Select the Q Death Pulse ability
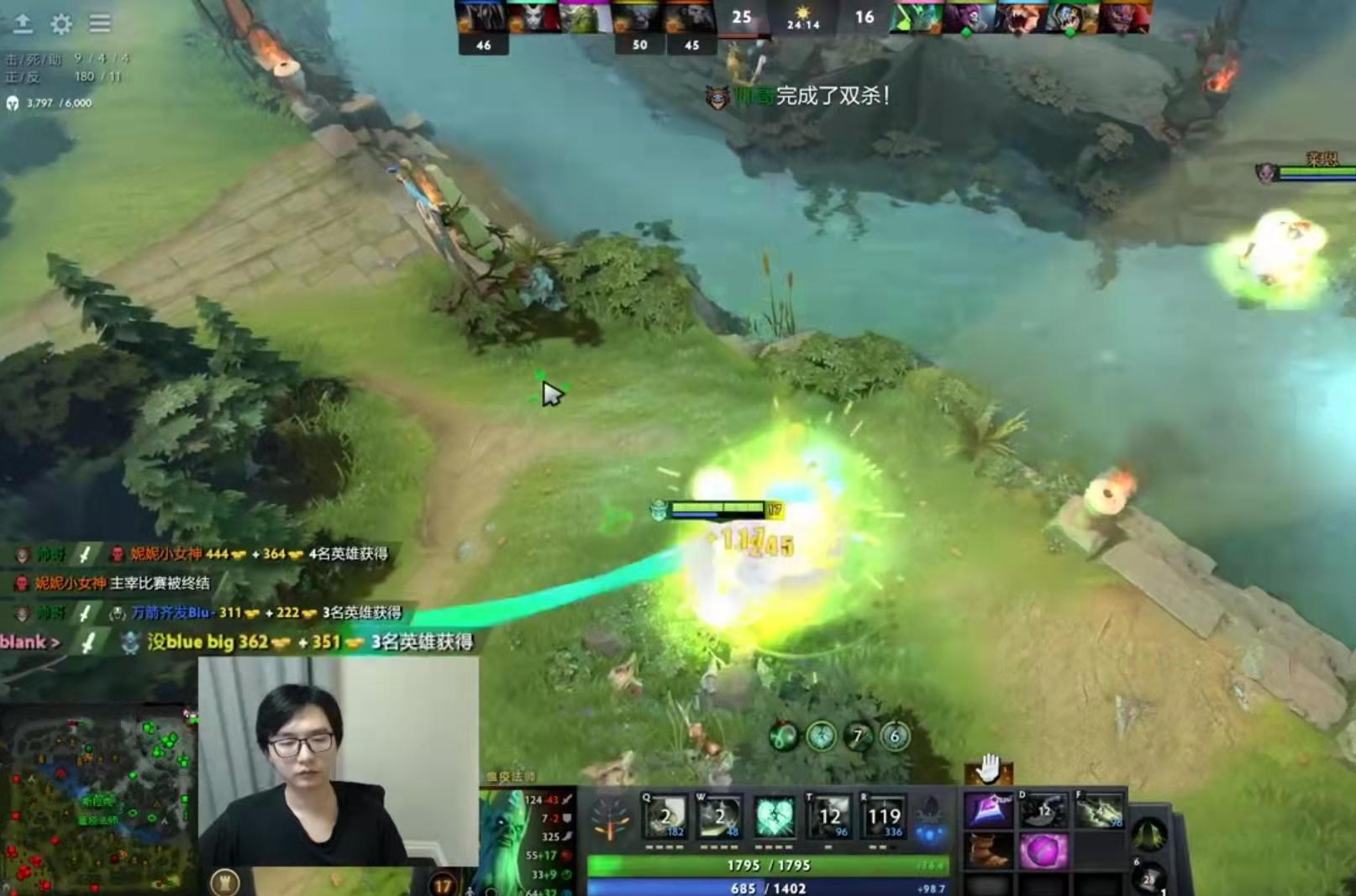The image size is (1356, 896). 665,813
